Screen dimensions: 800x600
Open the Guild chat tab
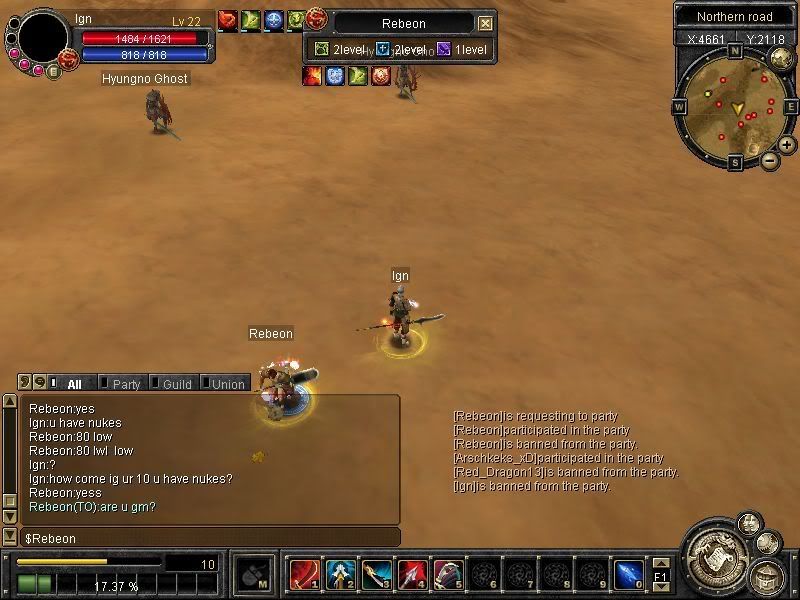(175, 384)
